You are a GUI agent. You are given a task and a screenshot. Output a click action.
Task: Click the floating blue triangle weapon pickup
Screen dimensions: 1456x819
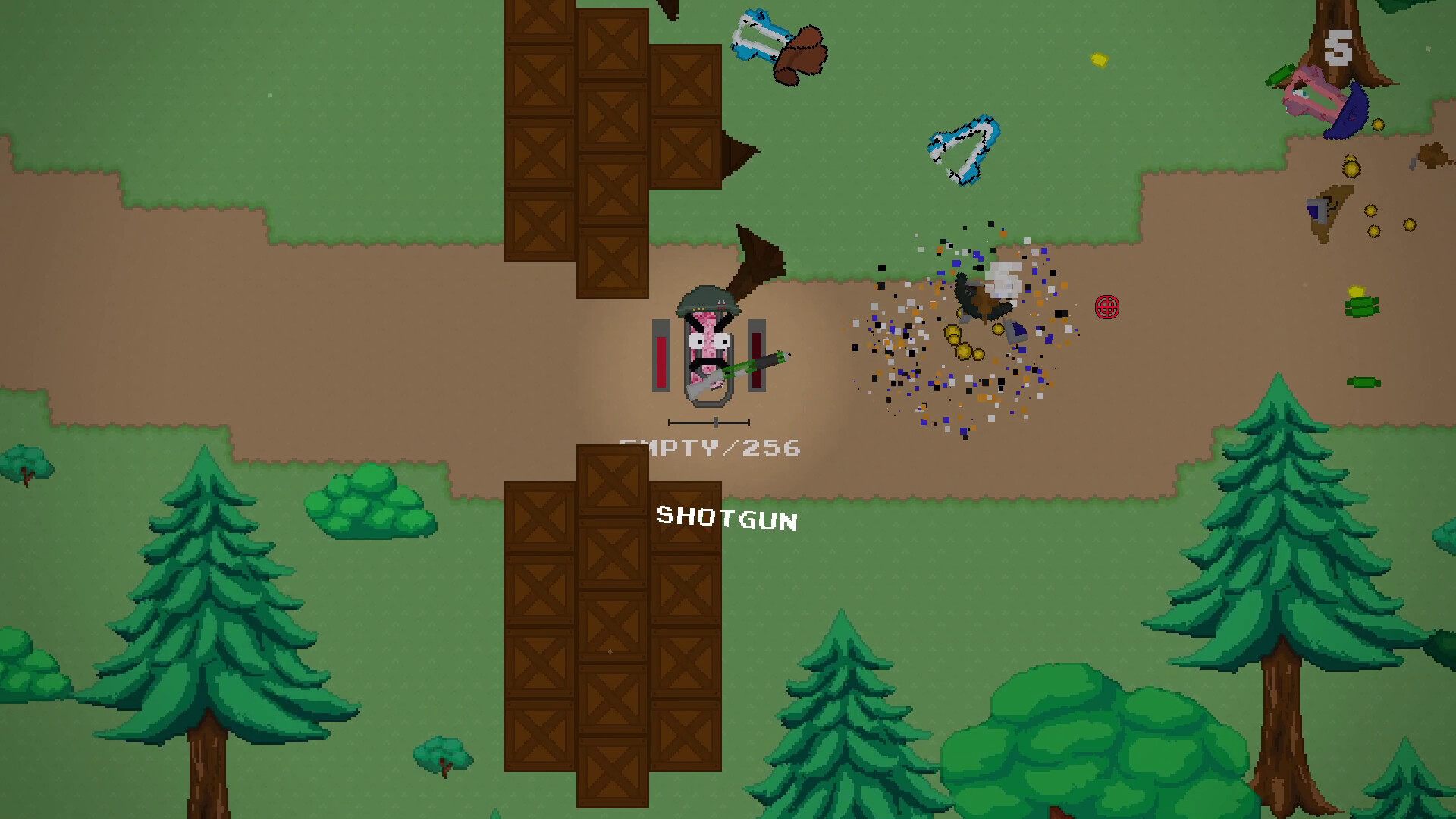click(x=963, y=148)
